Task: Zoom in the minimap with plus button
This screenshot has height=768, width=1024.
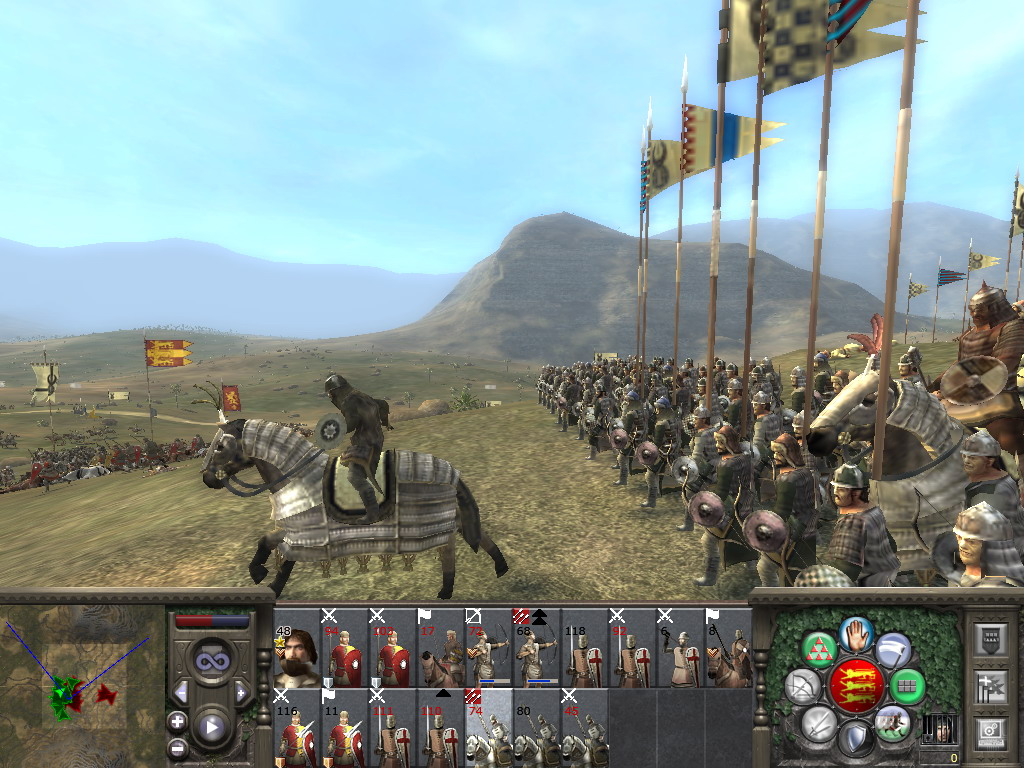Action: pos(177,721)
